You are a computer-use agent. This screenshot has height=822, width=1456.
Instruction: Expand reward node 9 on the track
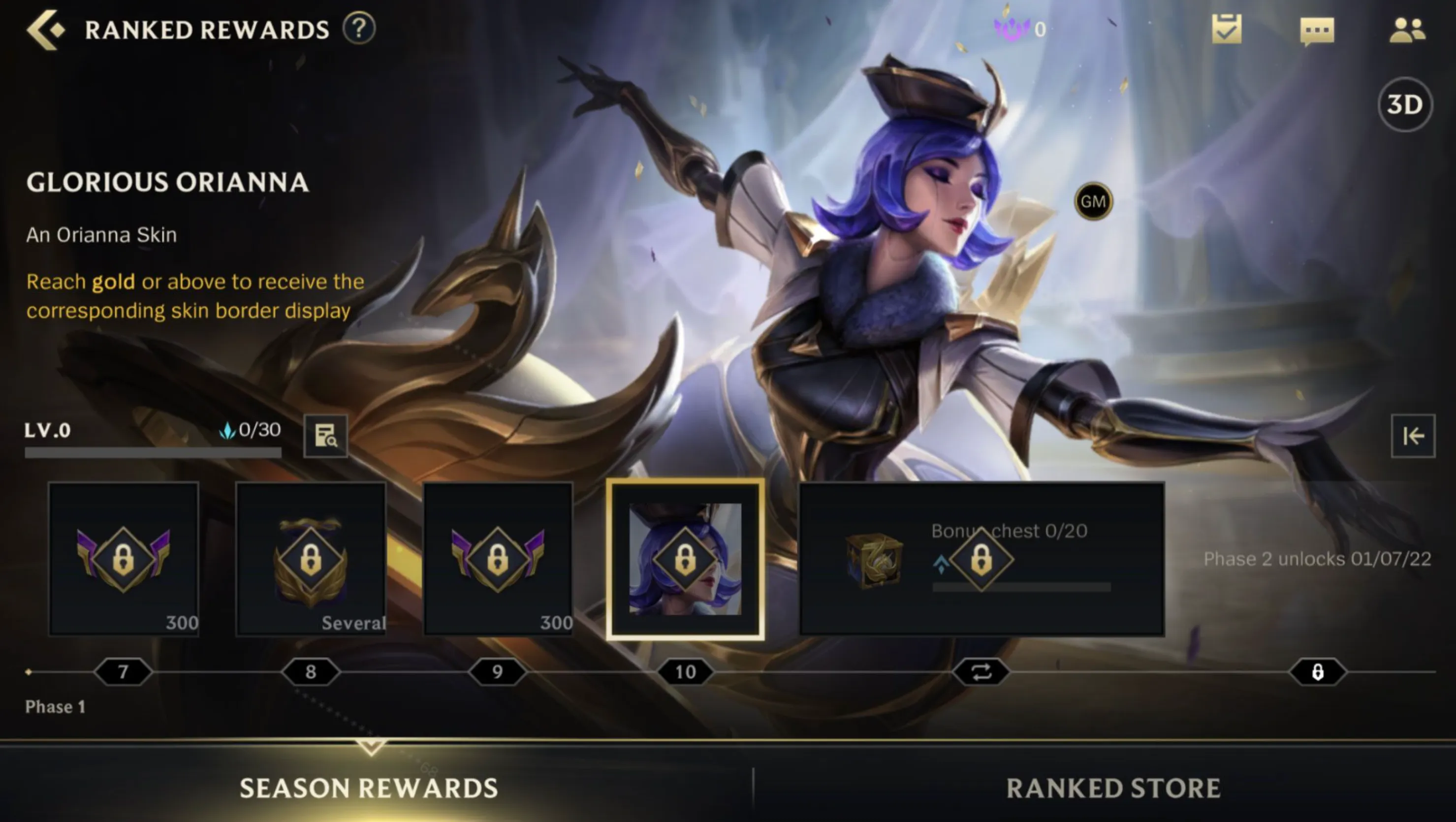[x=497, y=671]
